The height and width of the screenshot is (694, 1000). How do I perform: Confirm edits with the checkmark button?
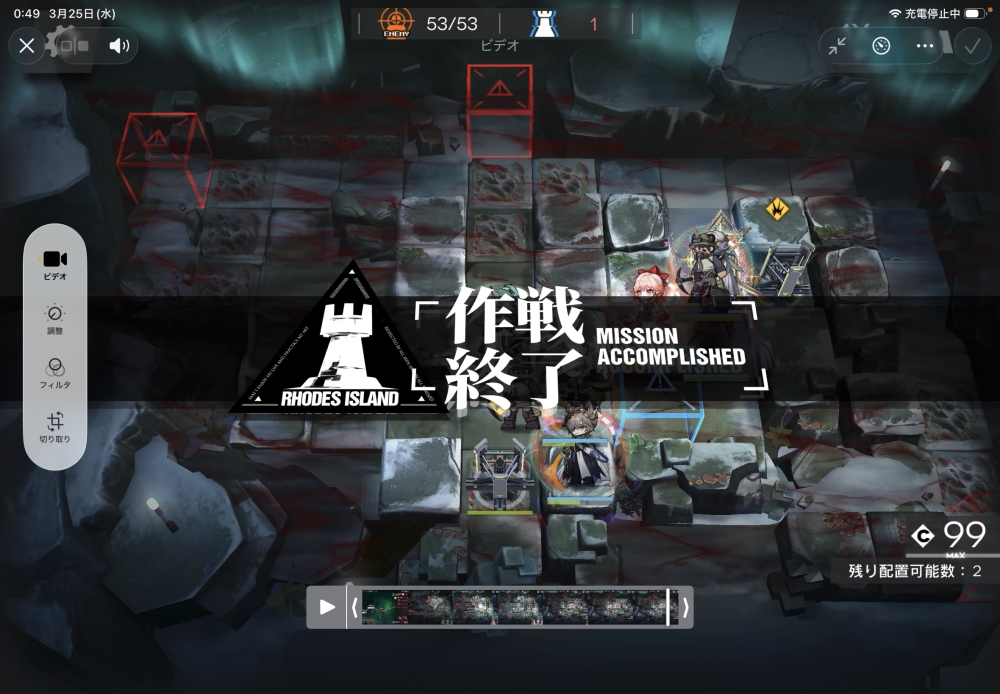969,45
